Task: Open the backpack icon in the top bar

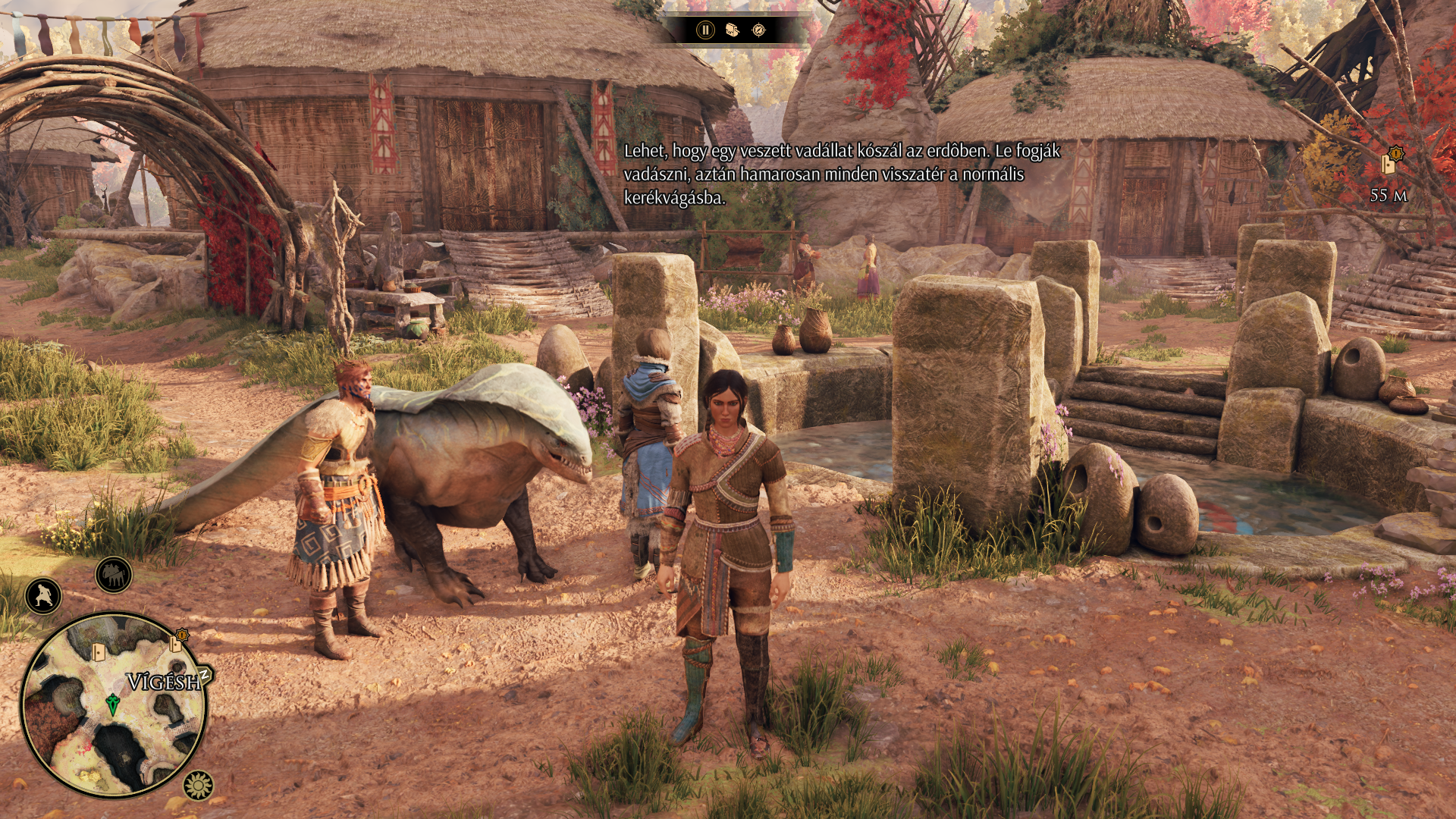Action: [733, 30]
